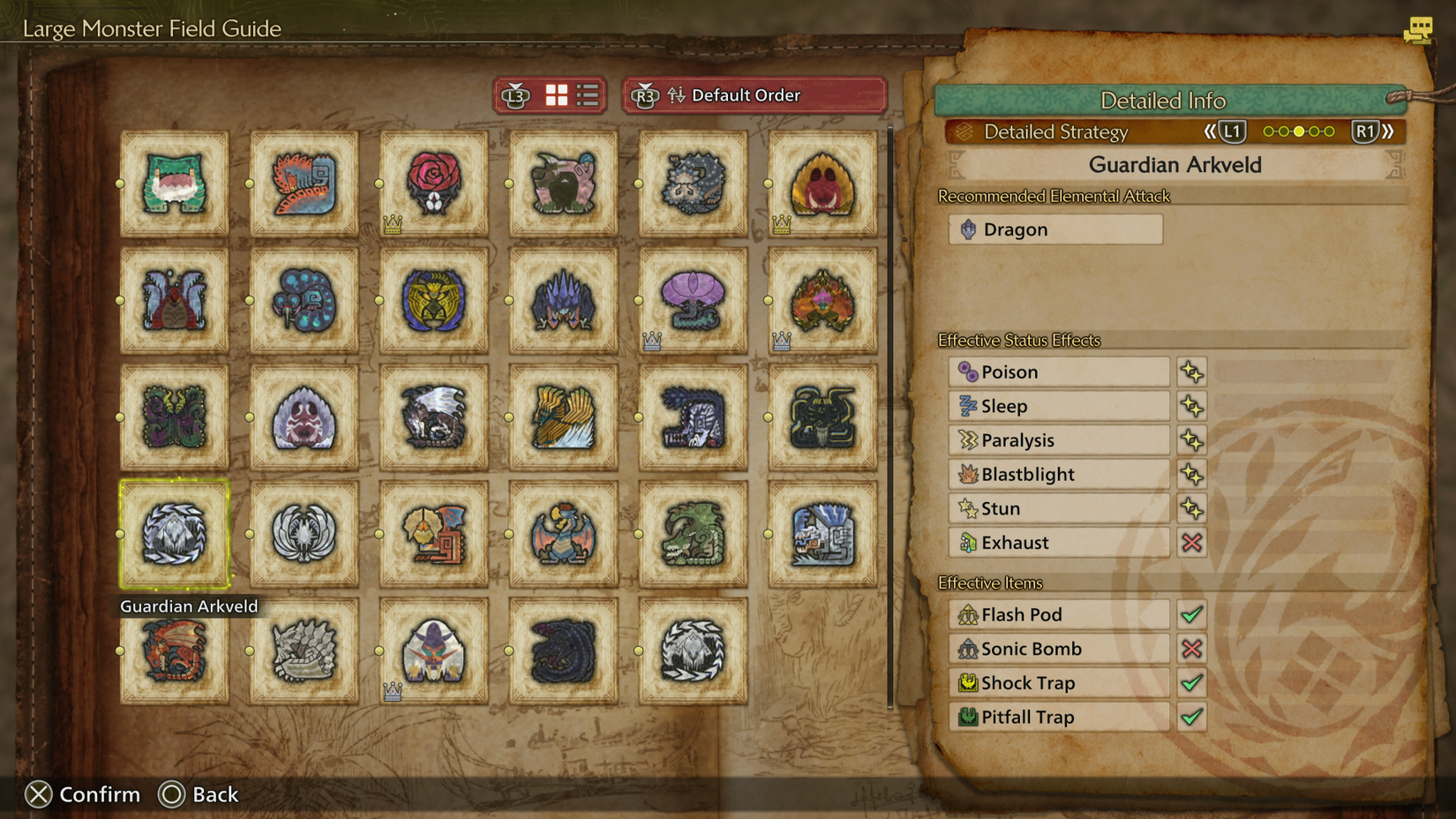Switch to grid view layout
The width and height of the screenshot is (1456, 819).
point(557,95)
